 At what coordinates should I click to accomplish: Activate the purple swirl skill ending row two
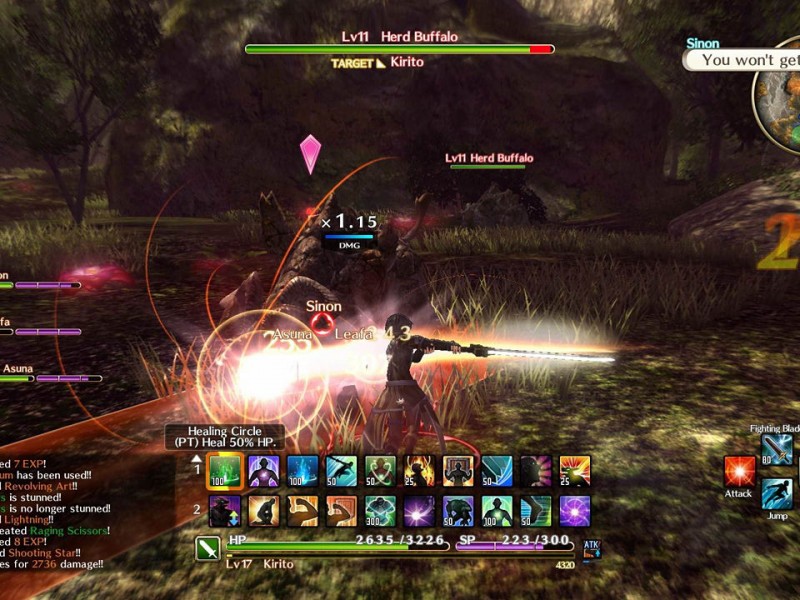coord(575,510)
